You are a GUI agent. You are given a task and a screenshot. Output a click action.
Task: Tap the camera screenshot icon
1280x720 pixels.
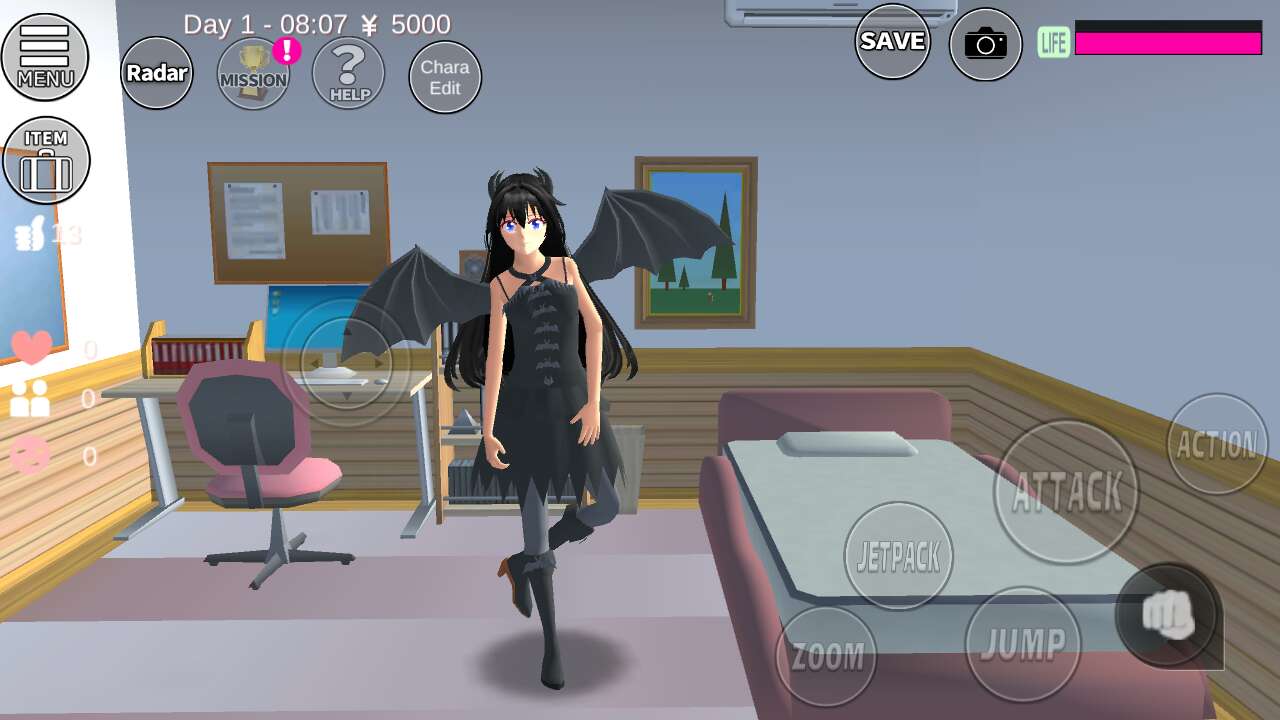point(985,43)
